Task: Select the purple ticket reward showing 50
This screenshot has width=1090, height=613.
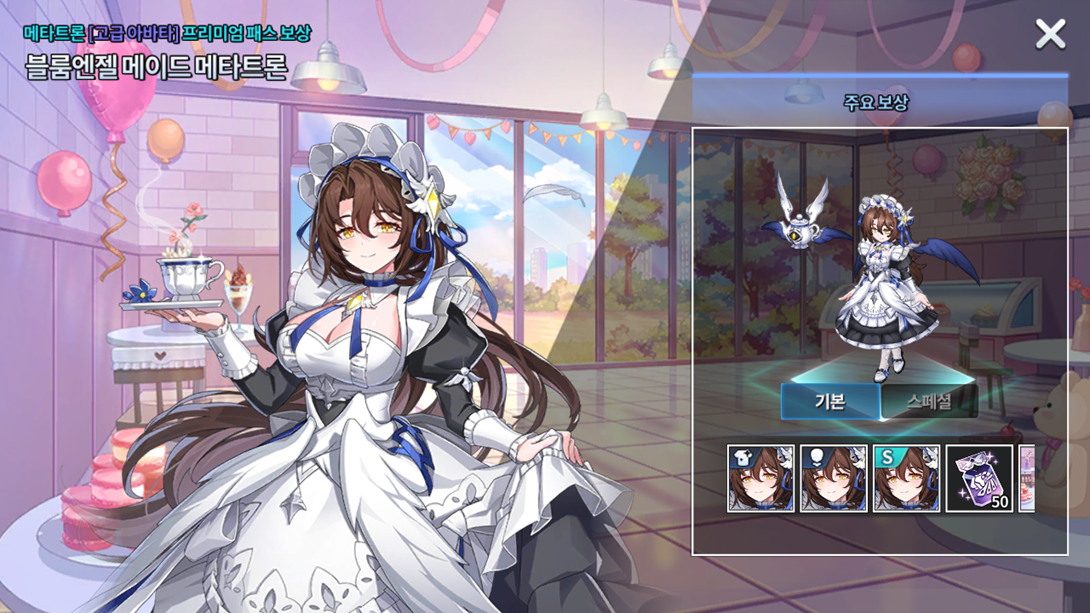Action: coord(980,479)
